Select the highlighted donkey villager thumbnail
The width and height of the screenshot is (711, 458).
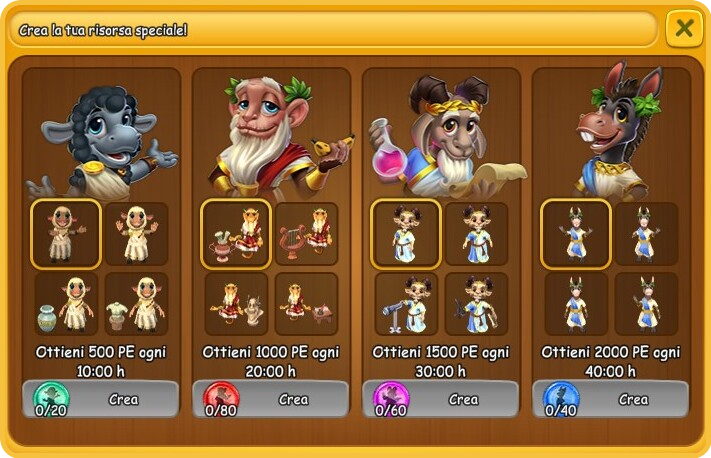point(576,234)
